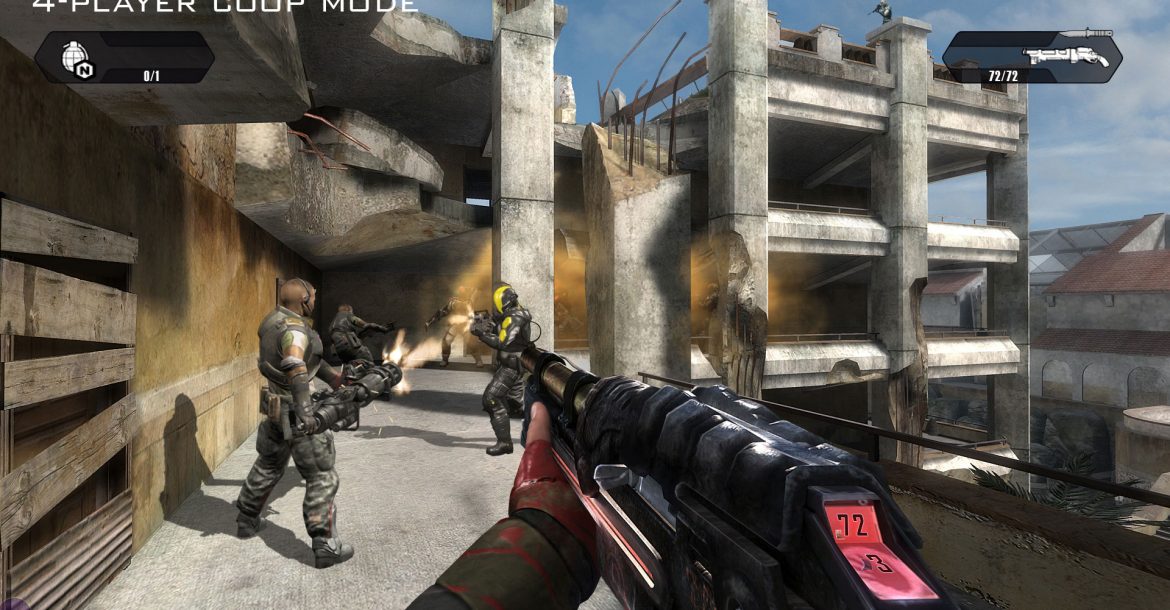
Task: Tap the shotgun weapon icon
Action: [1066, 49]
